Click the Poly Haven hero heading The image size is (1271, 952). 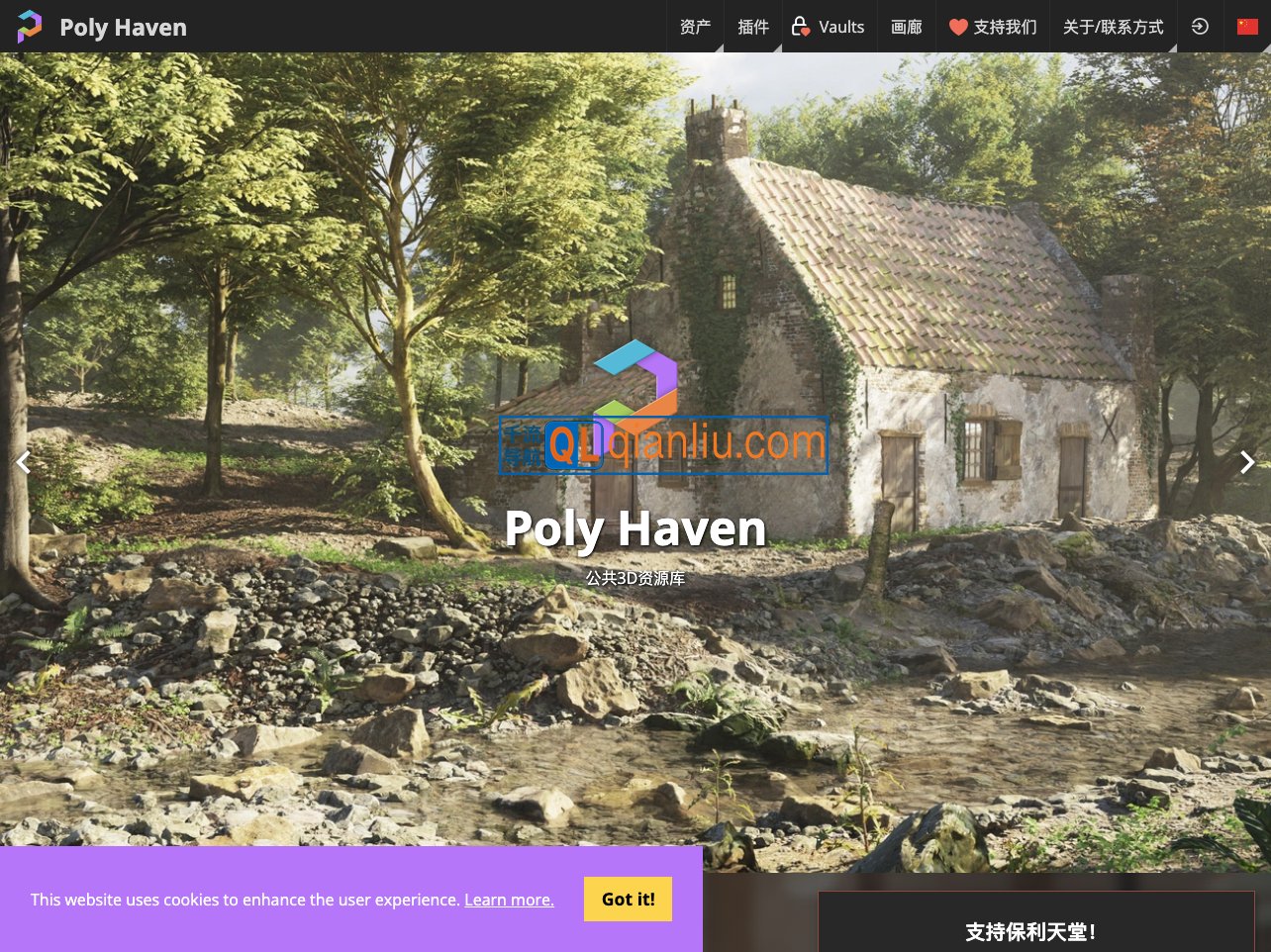tap(635, 527)
